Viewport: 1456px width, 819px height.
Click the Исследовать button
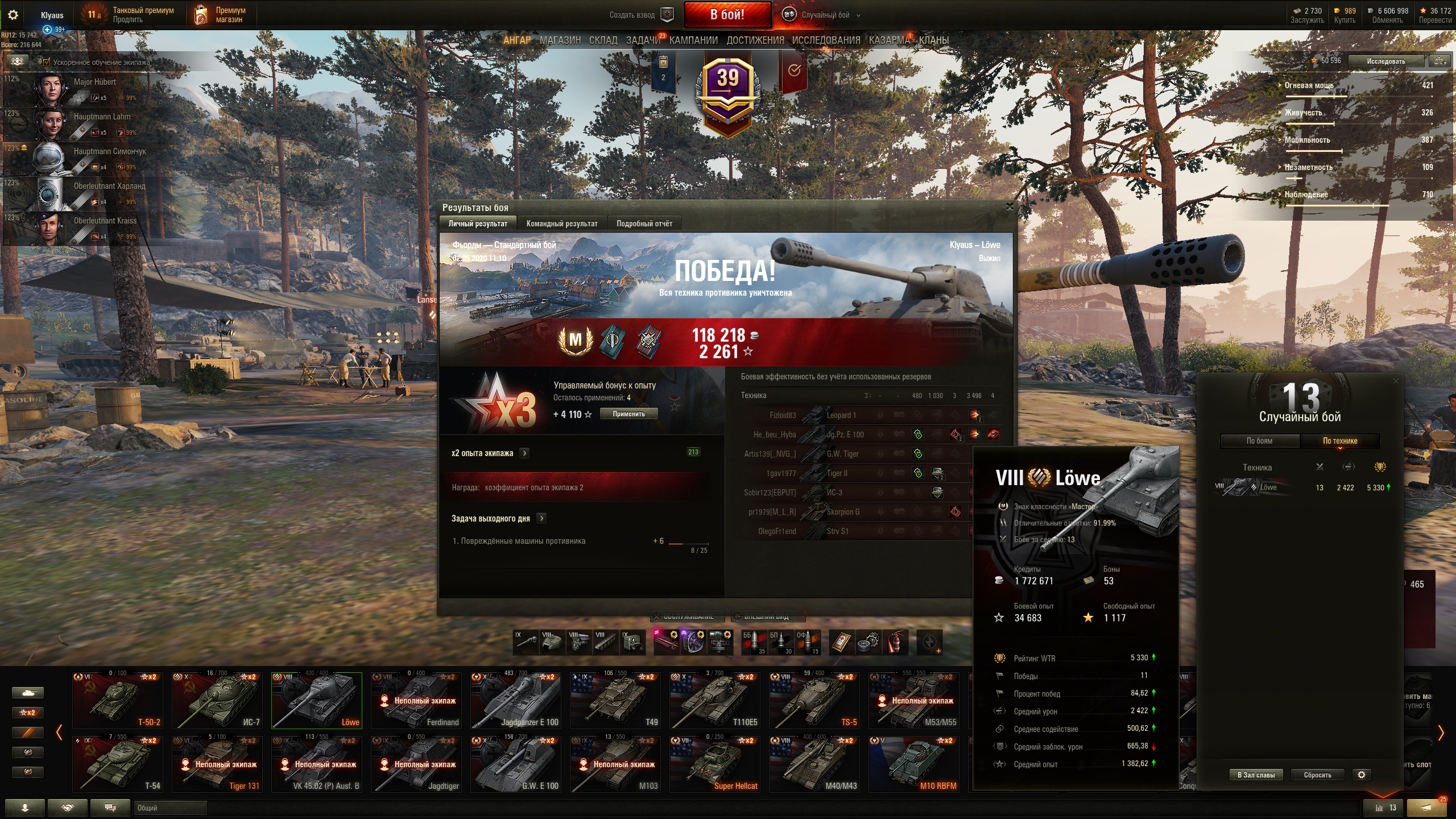tap(1385, 61)
